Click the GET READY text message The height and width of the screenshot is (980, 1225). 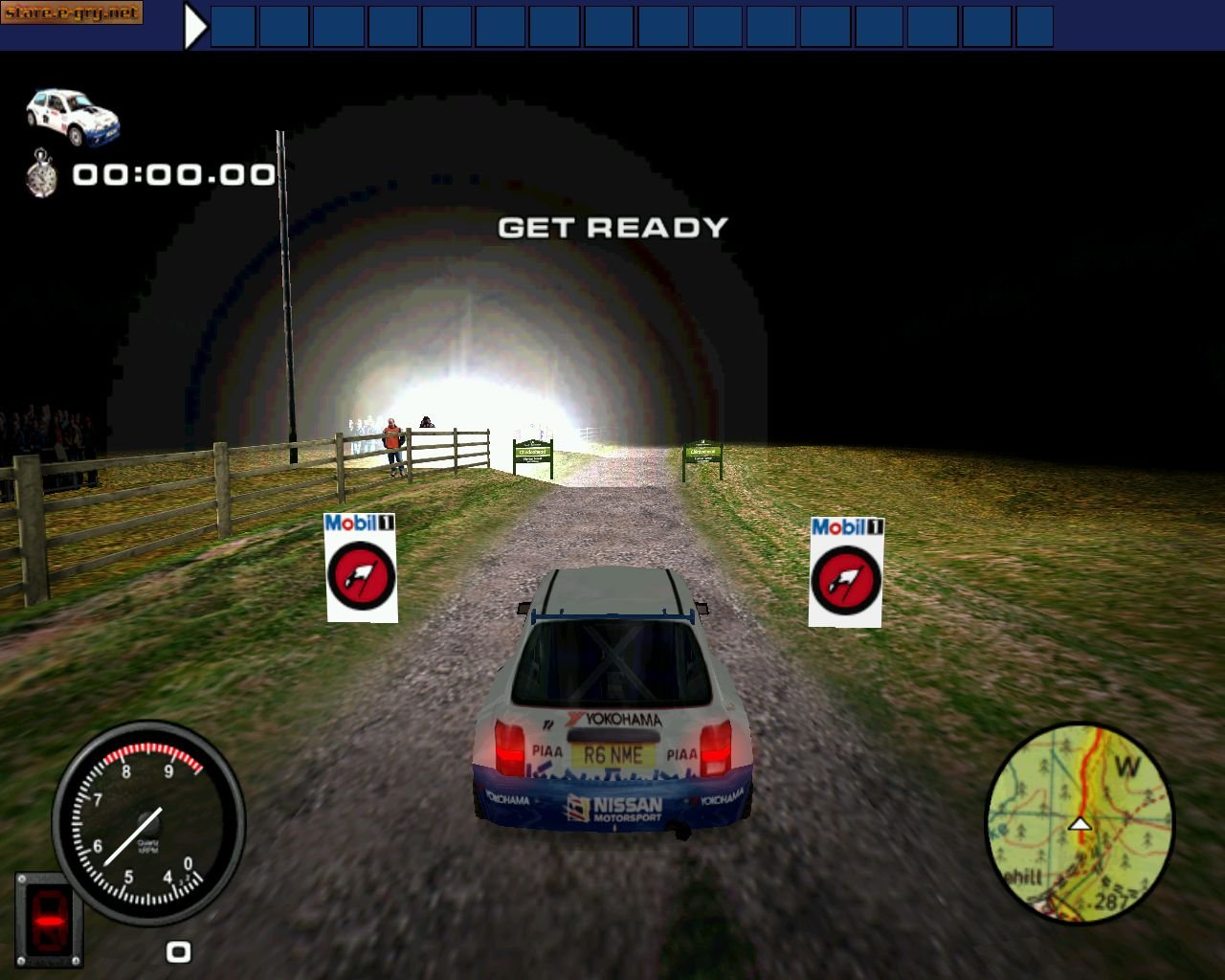pos(612,228)
